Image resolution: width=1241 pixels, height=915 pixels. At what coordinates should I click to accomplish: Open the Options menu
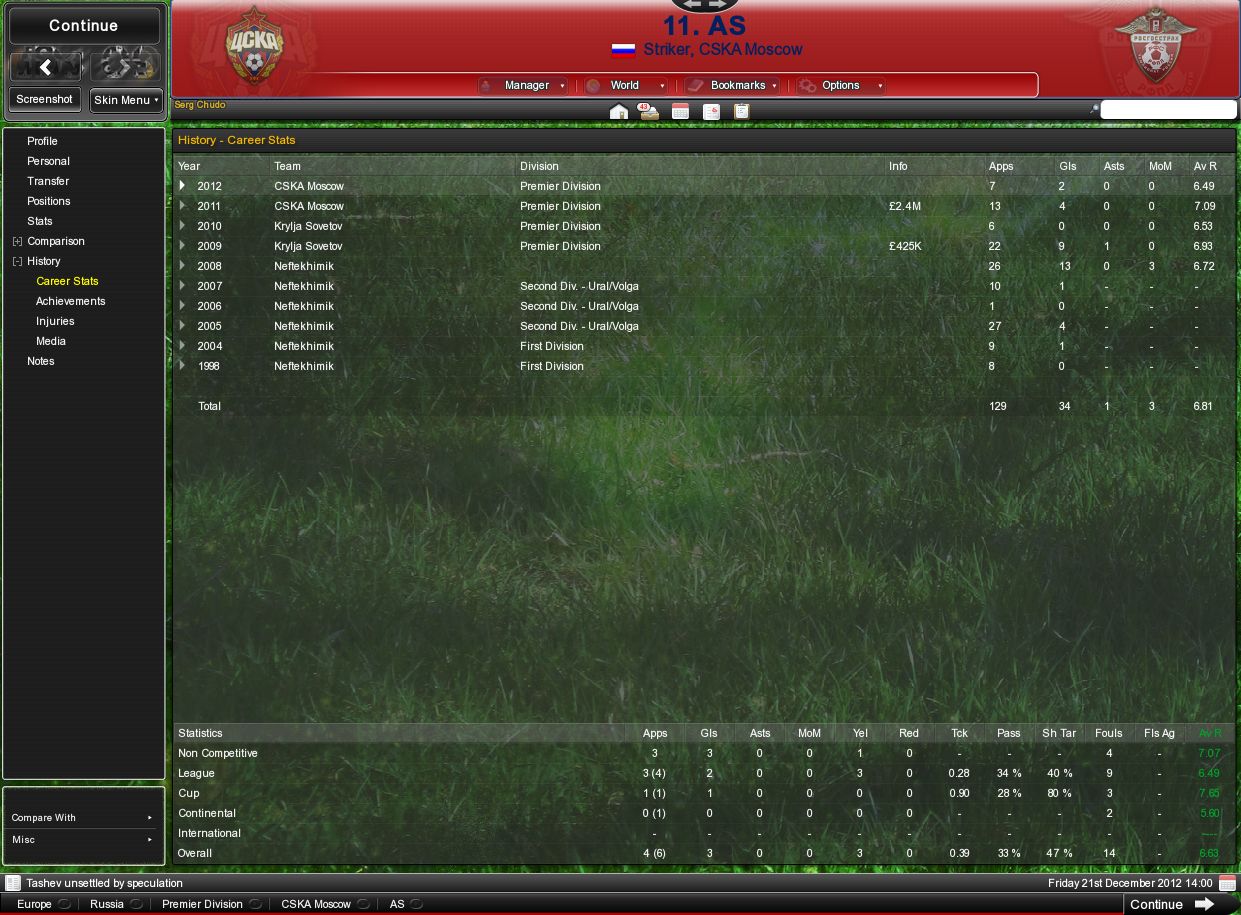point(841,86)
